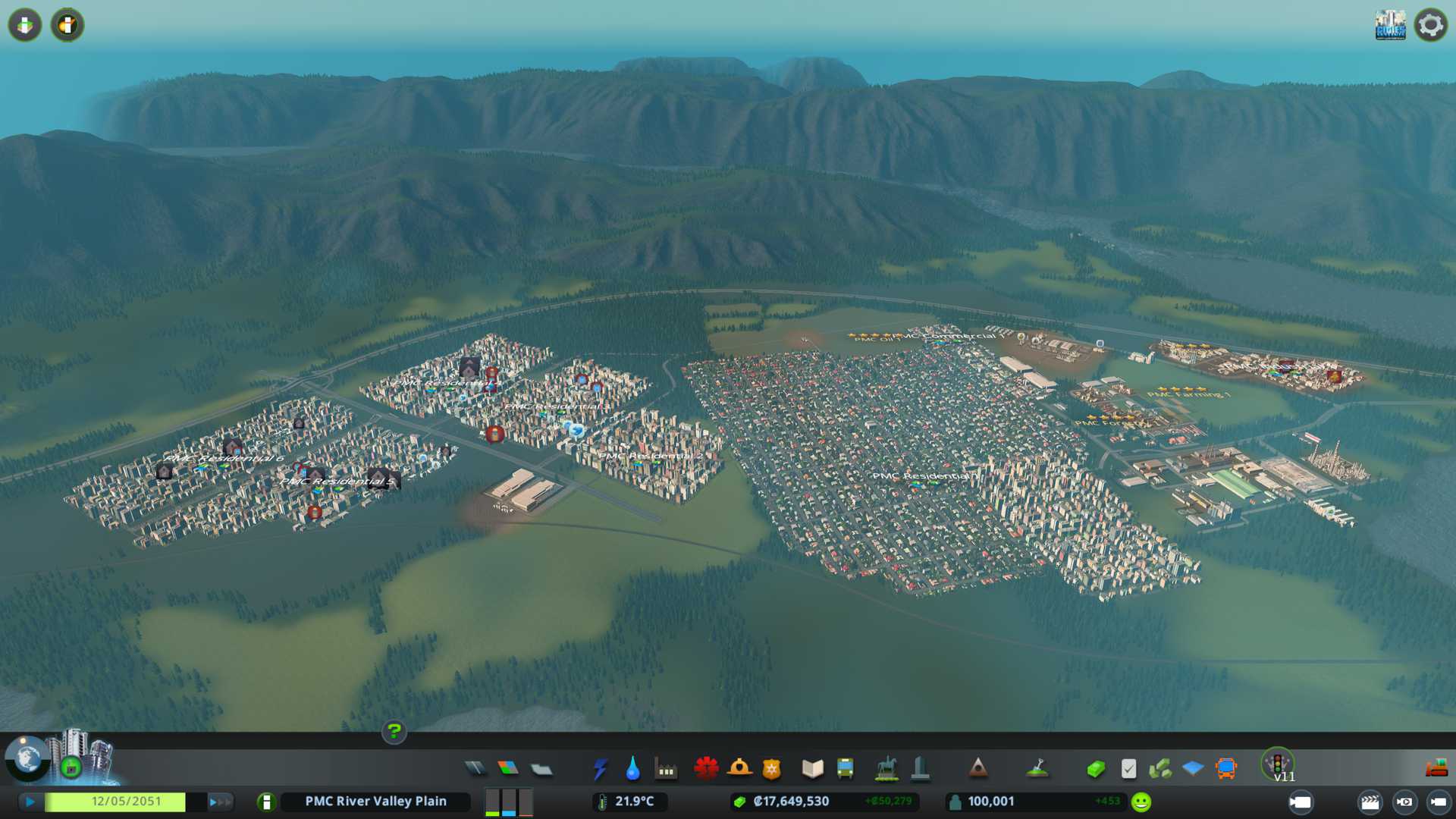Open the gear options menu
This screenshot has height=819, width=1456.
[x=1430, y=25]
